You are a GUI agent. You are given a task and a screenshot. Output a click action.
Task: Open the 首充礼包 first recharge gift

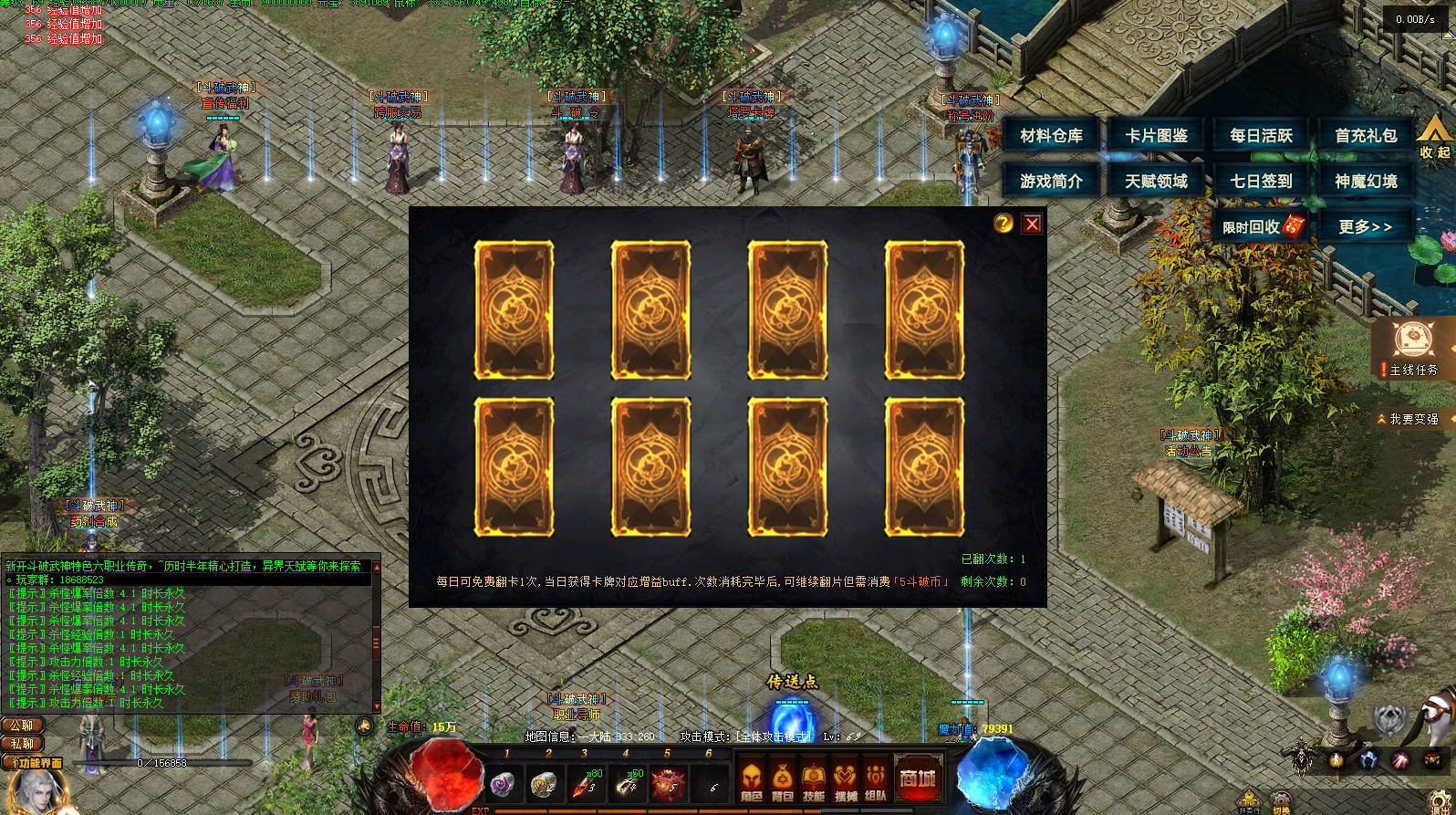click(x=1366, y=136)
